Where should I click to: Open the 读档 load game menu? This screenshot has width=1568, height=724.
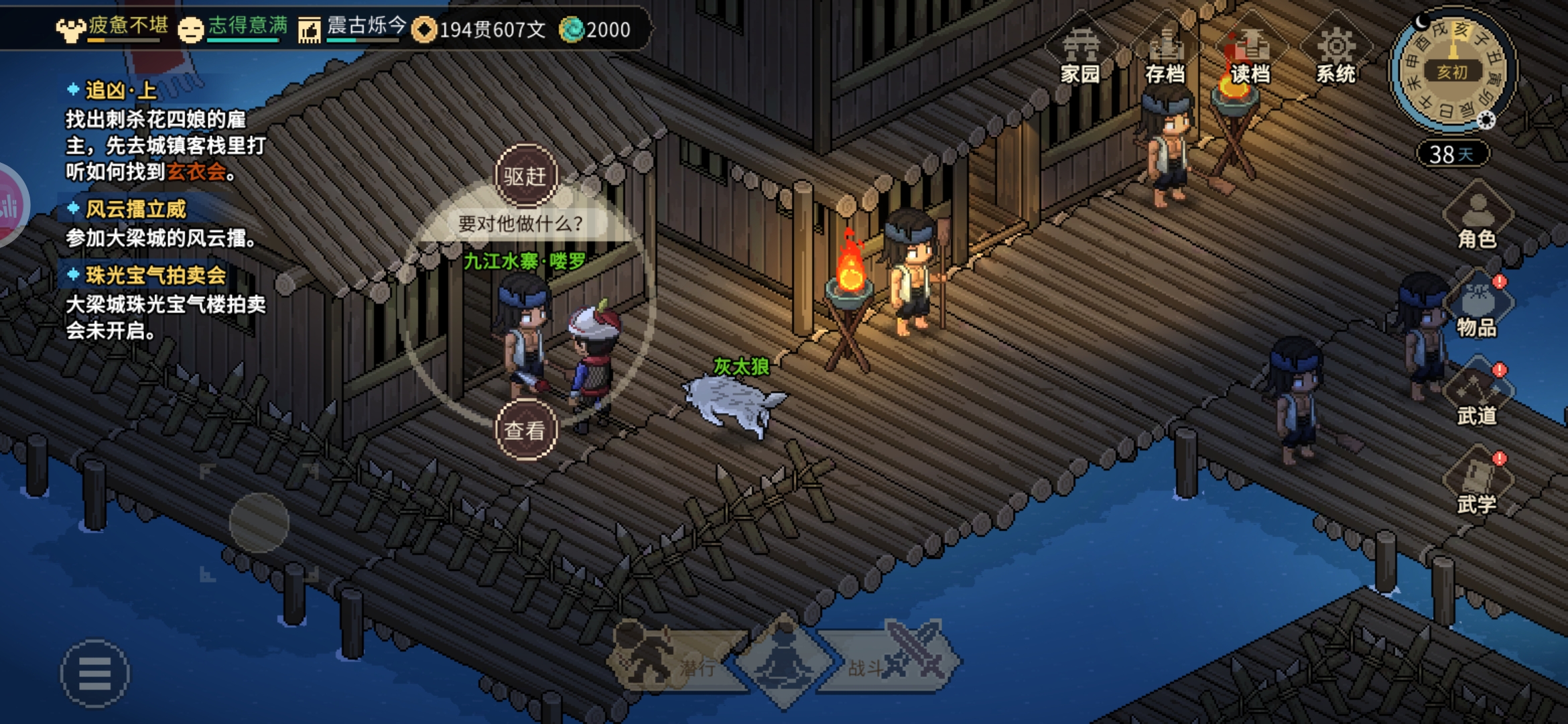click(1250, 55)
